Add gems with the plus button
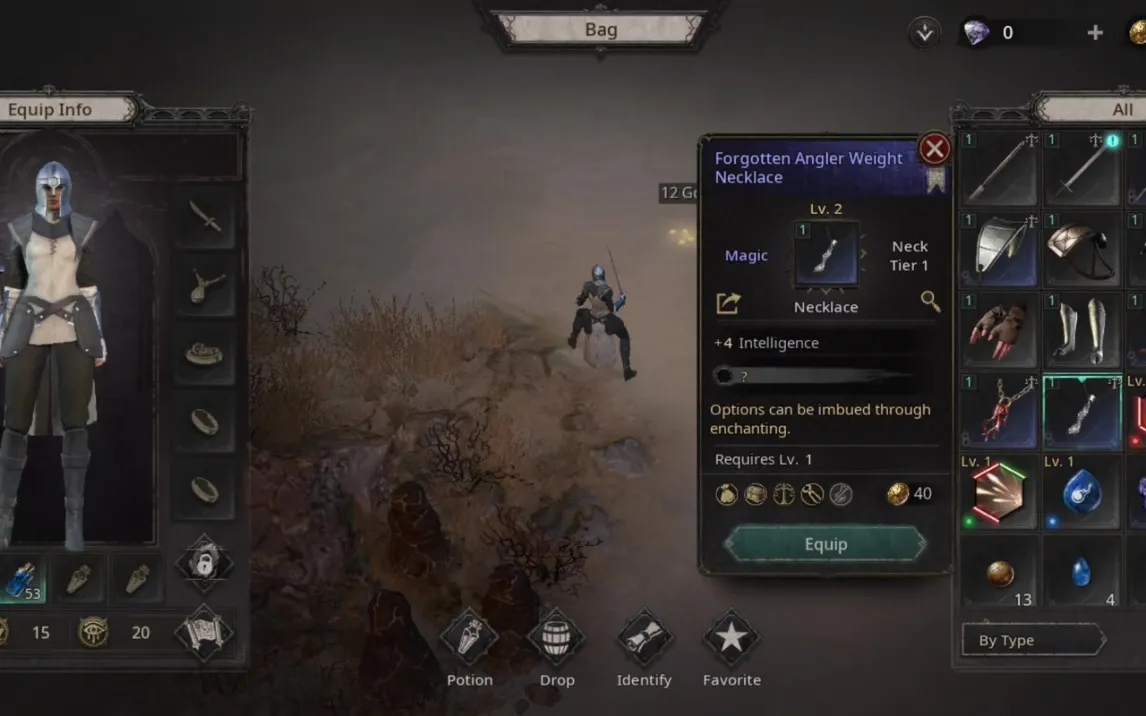 (1095, 32)
